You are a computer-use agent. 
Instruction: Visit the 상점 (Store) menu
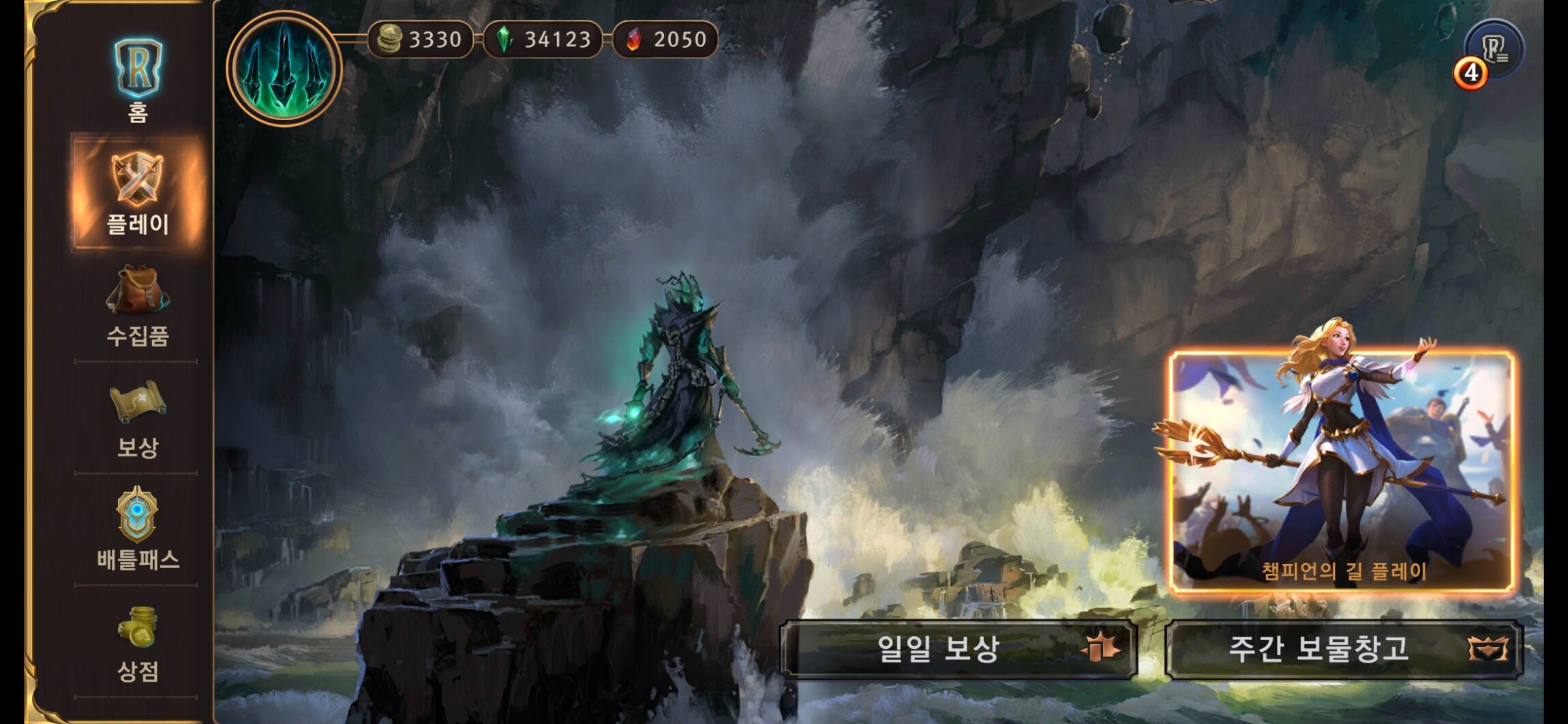[137, 644]
